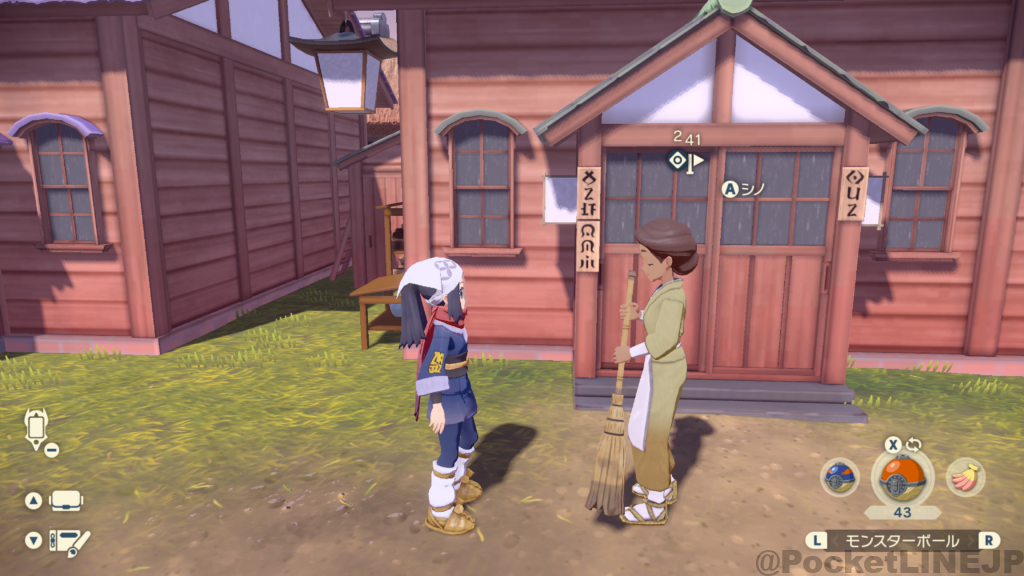This screenshot has height=576, width=1024.
Task: Choose the blue ball item slot
Action: (x=840, y=477)
